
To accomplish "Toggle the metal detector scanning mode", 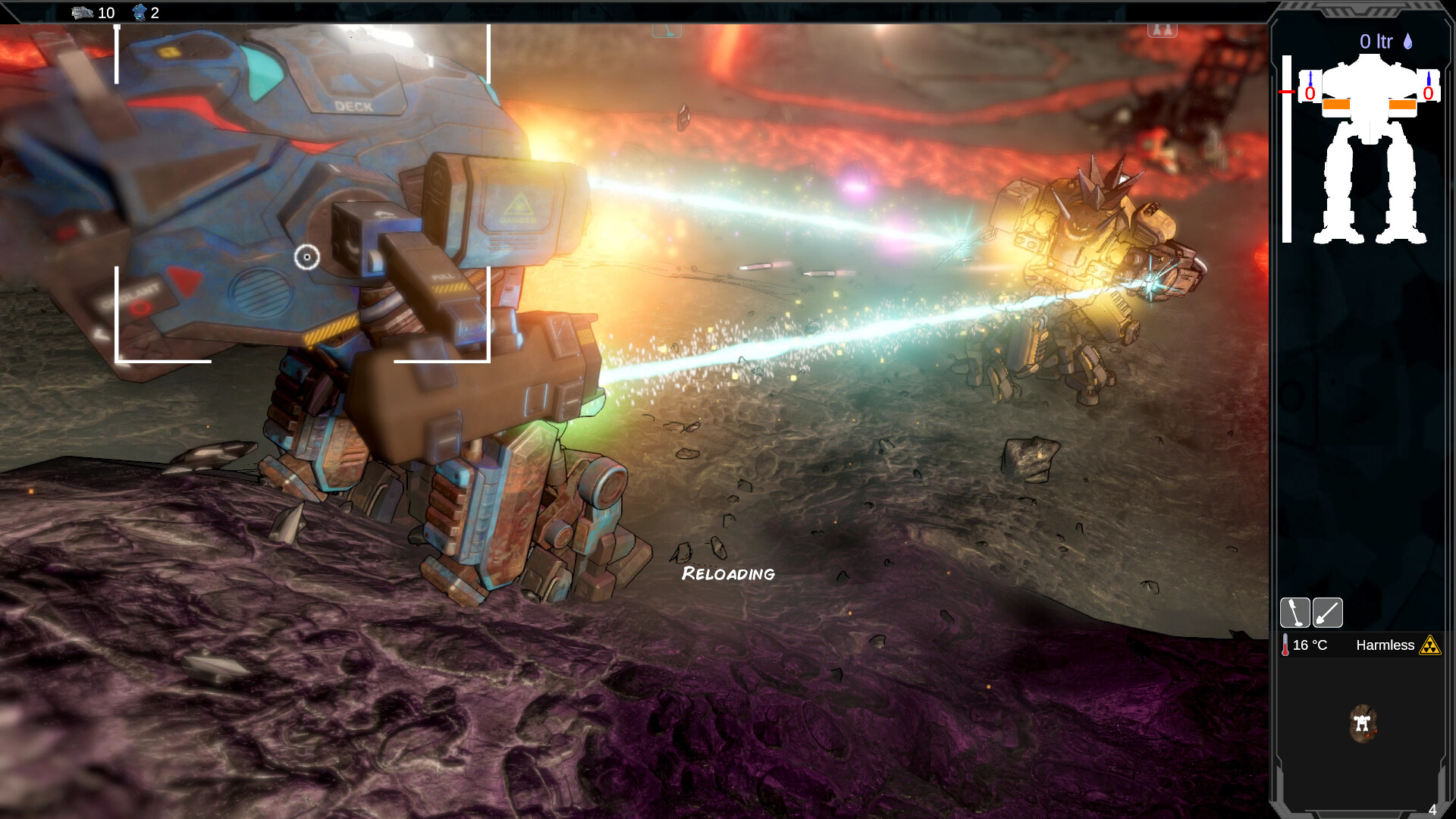I will 1295,613.
